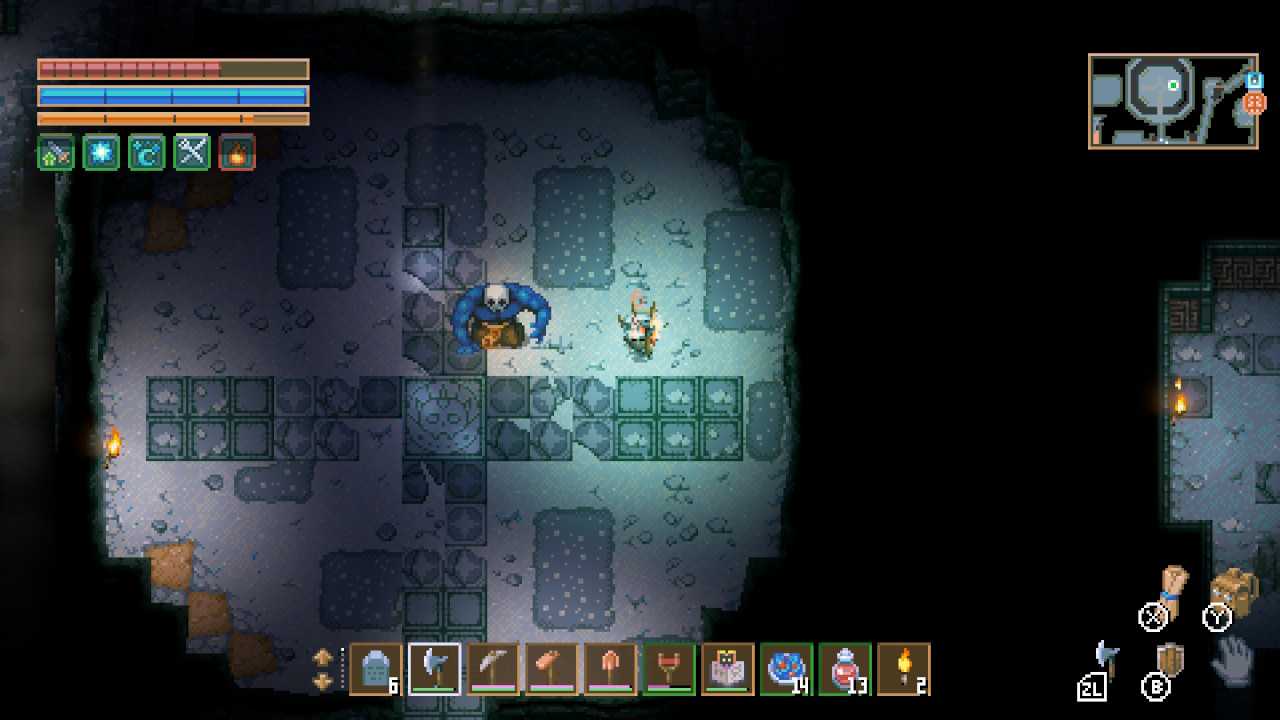Inspect the blue crescent moon buff icon
The width and height of the screenshot is (1280, 720).
coord(147,152)
